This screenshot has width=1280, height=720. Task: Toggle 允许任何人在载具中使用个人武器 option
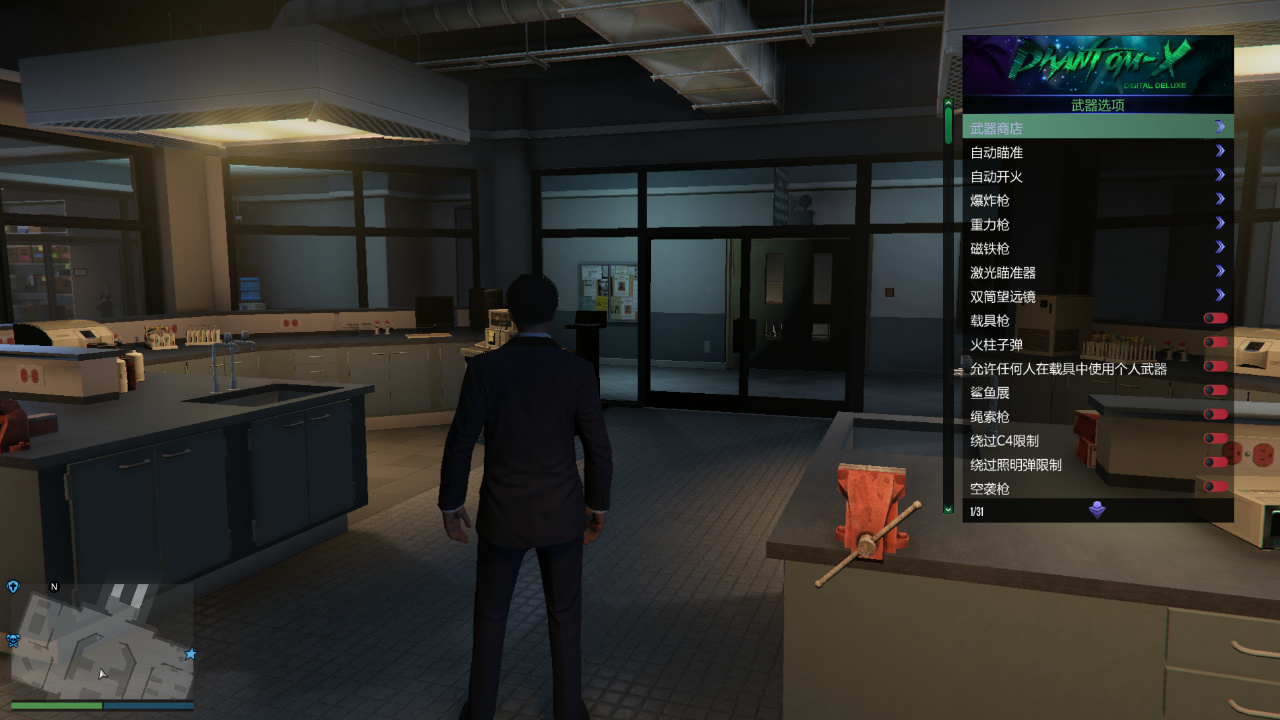pos(1215,367)
